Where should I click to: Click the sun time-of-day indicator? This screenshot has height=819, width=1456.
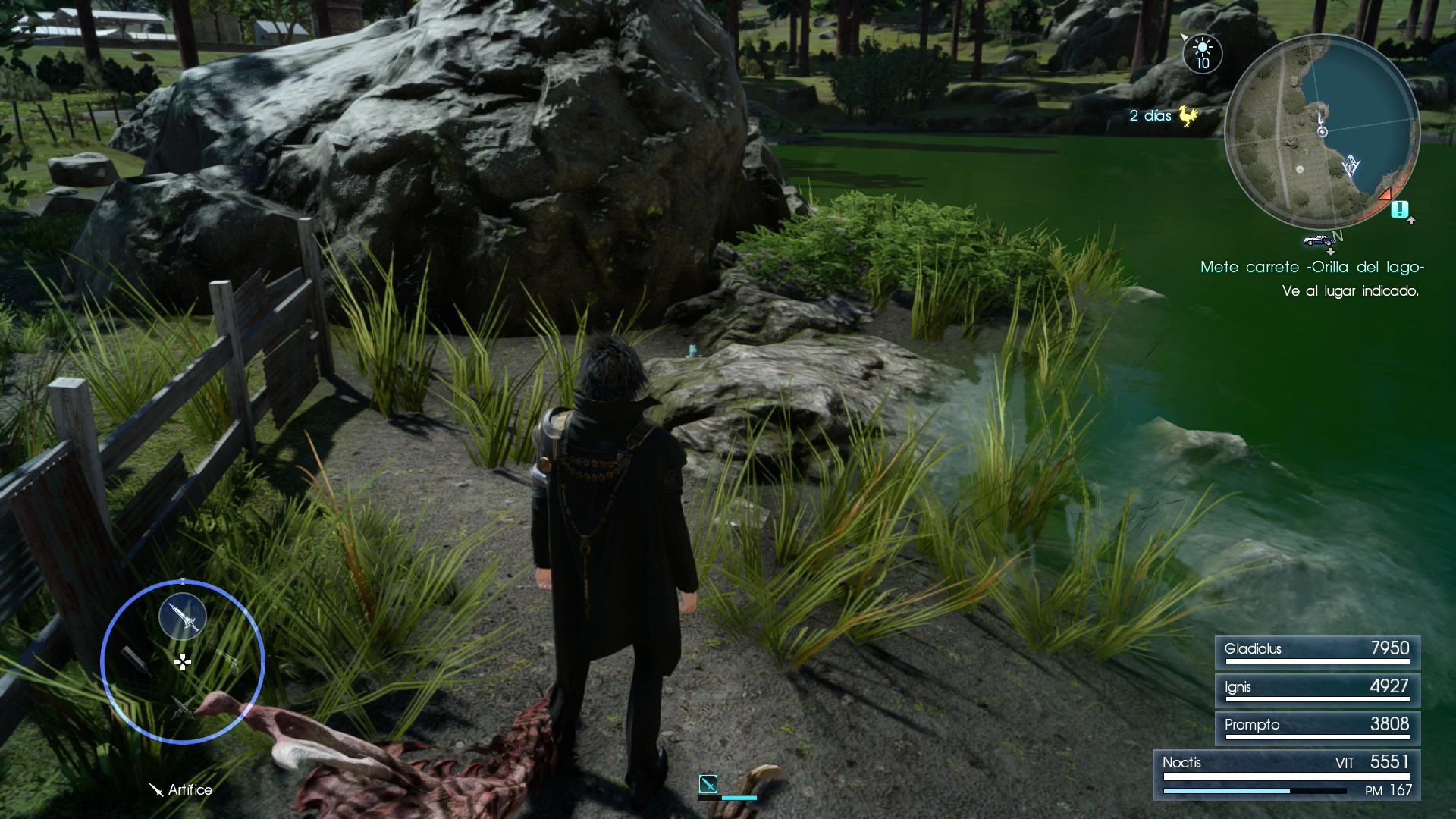(x=1203, y=54)
